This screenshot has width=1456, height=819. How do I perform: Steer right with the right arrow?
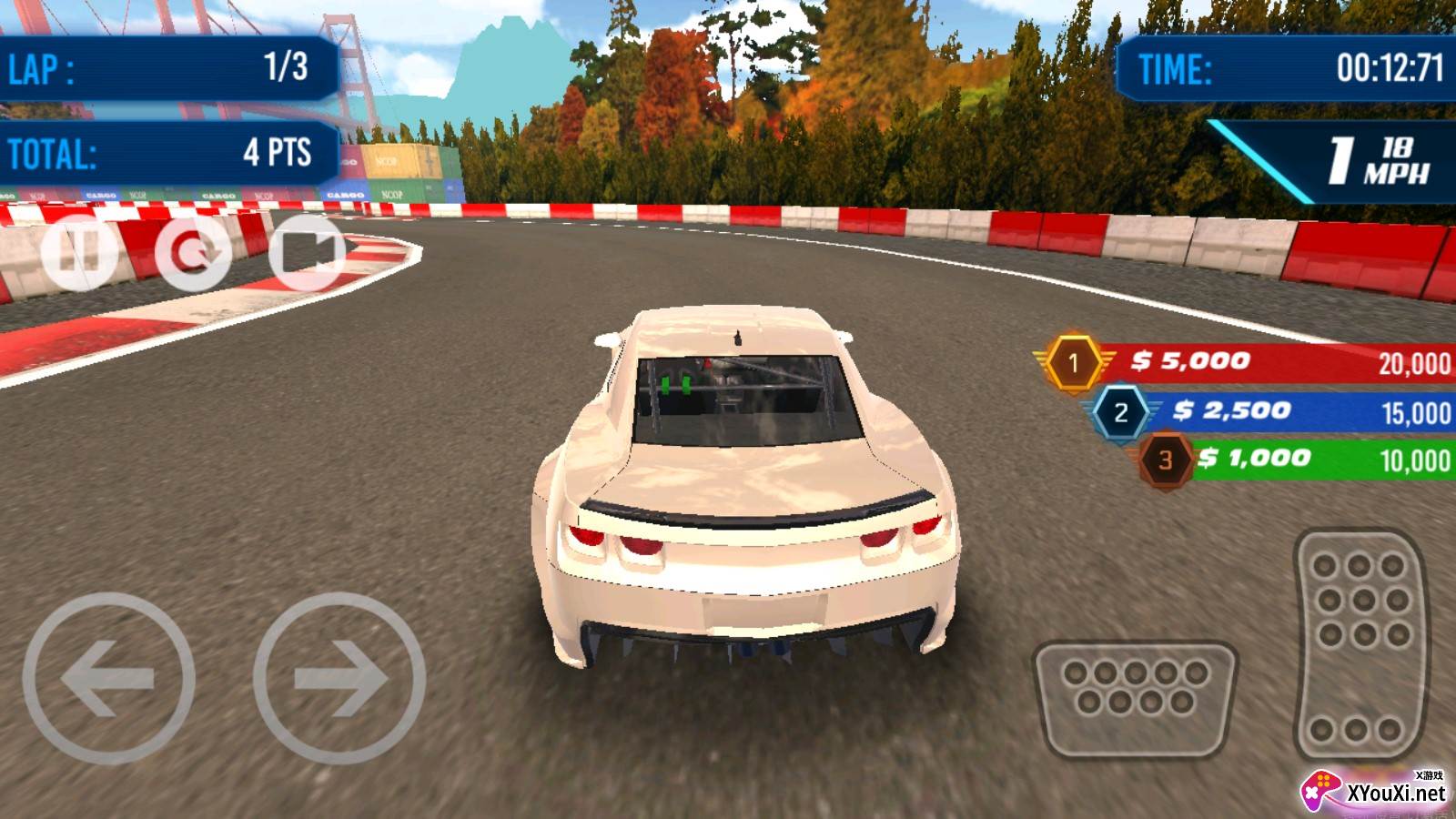click(x=339, y=678)
